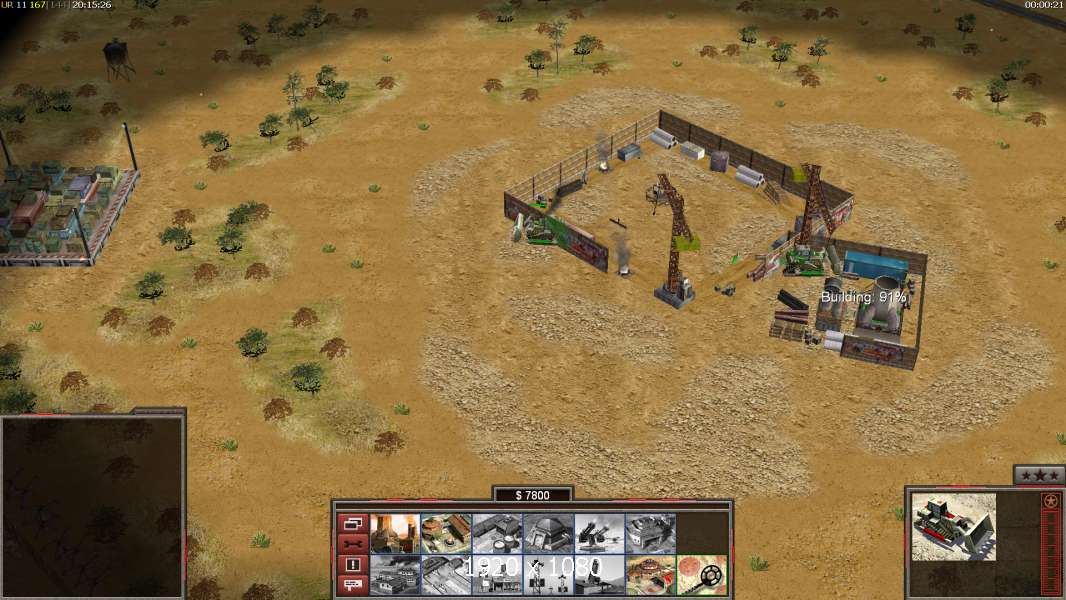Pick the airfield runway build icon

pos(446,575)
